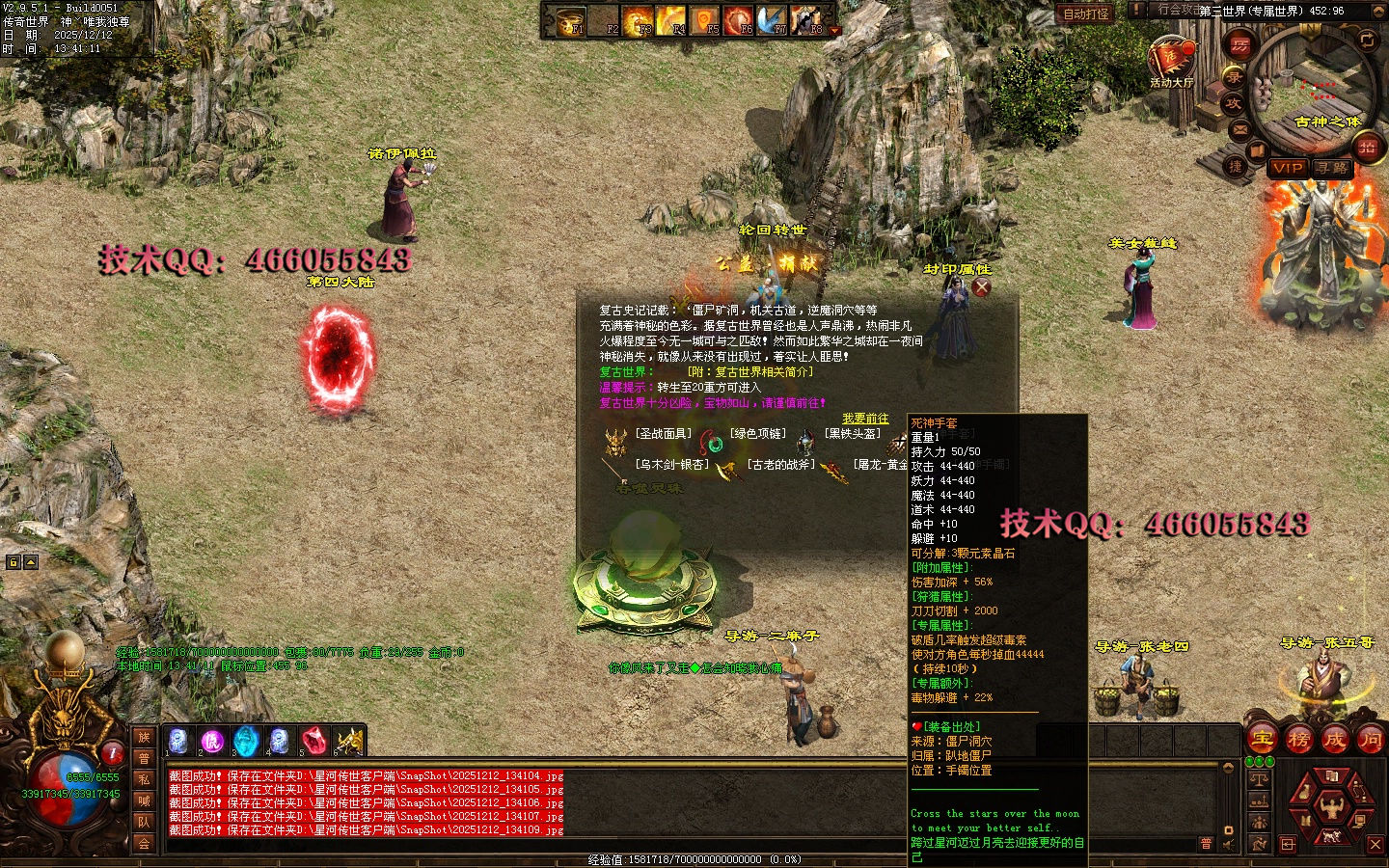Image resolution: width=1389 pixels, height=868 pixels.
Task: Open the character panel muscle-figure hexagon
Action: pyautogui.click(x=1331, y=805)
